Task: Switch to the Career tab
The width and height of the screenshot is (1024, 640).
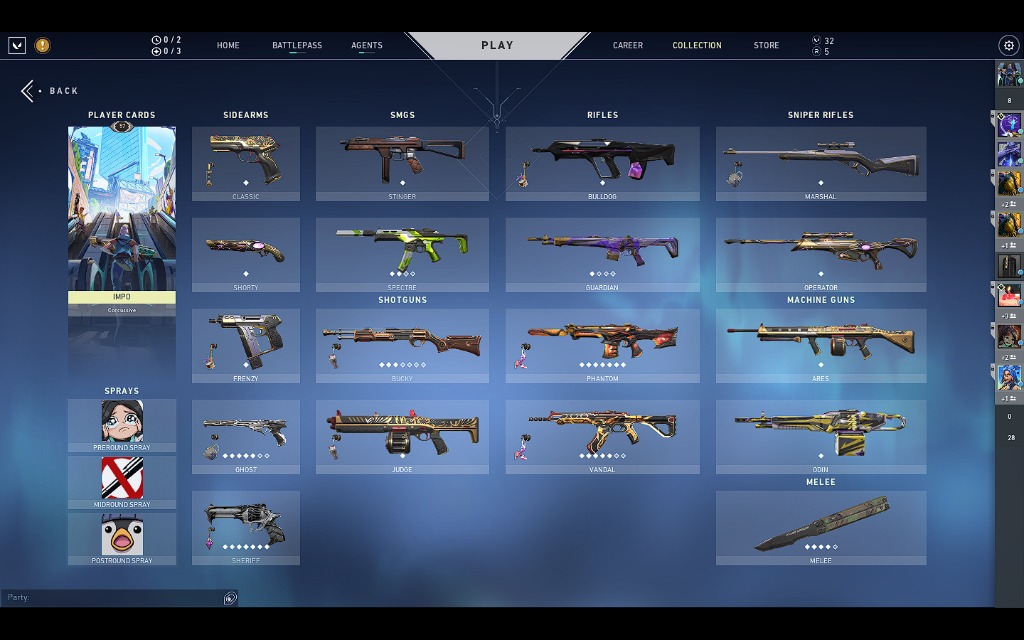Action: pyautogui.click(x=628, y=45)
